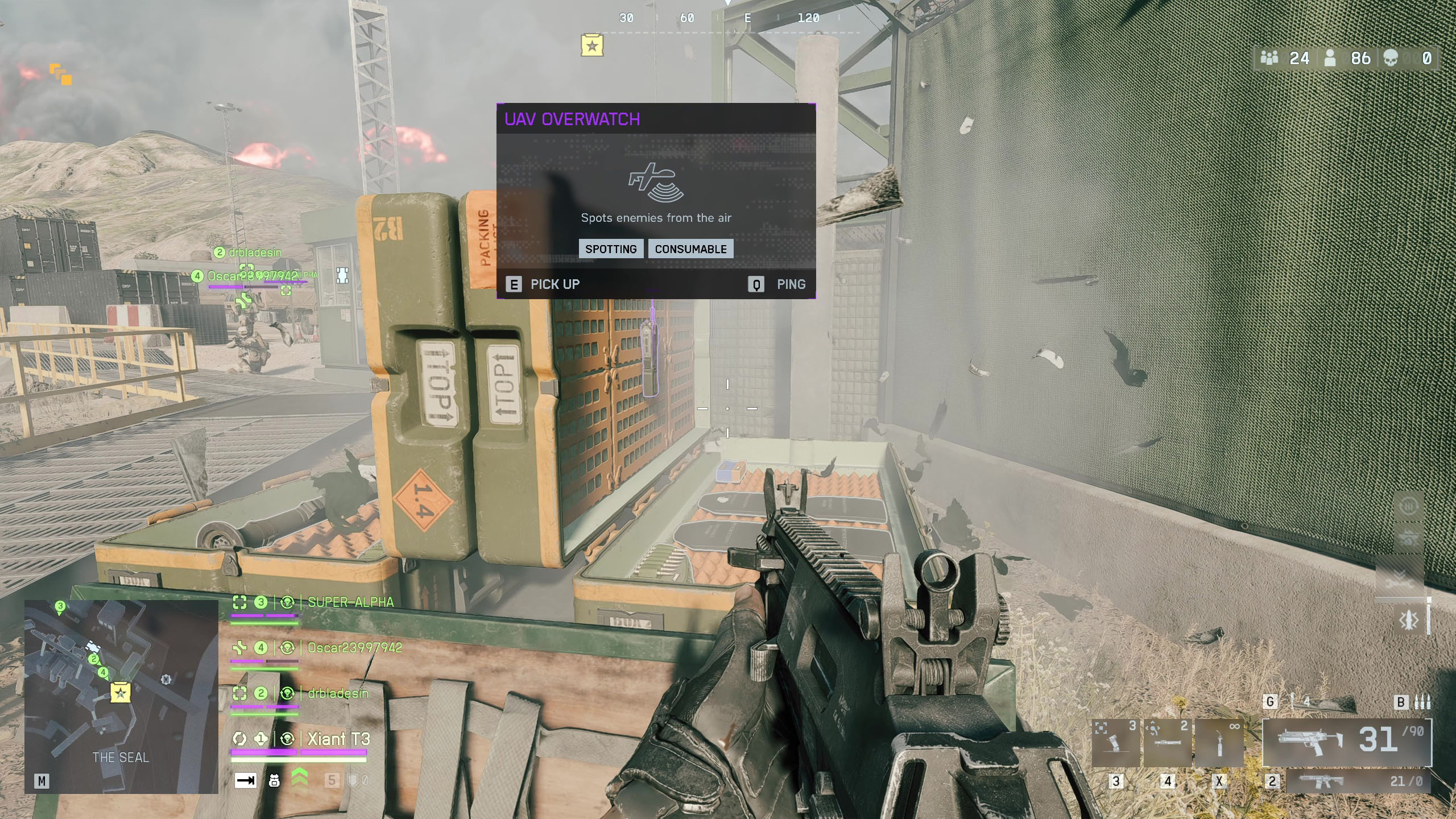Viewport: 1456px width, 819px height.
Task: Open the minimap showing The Seal
Action: pyautogui.click(x=121, y=696)
